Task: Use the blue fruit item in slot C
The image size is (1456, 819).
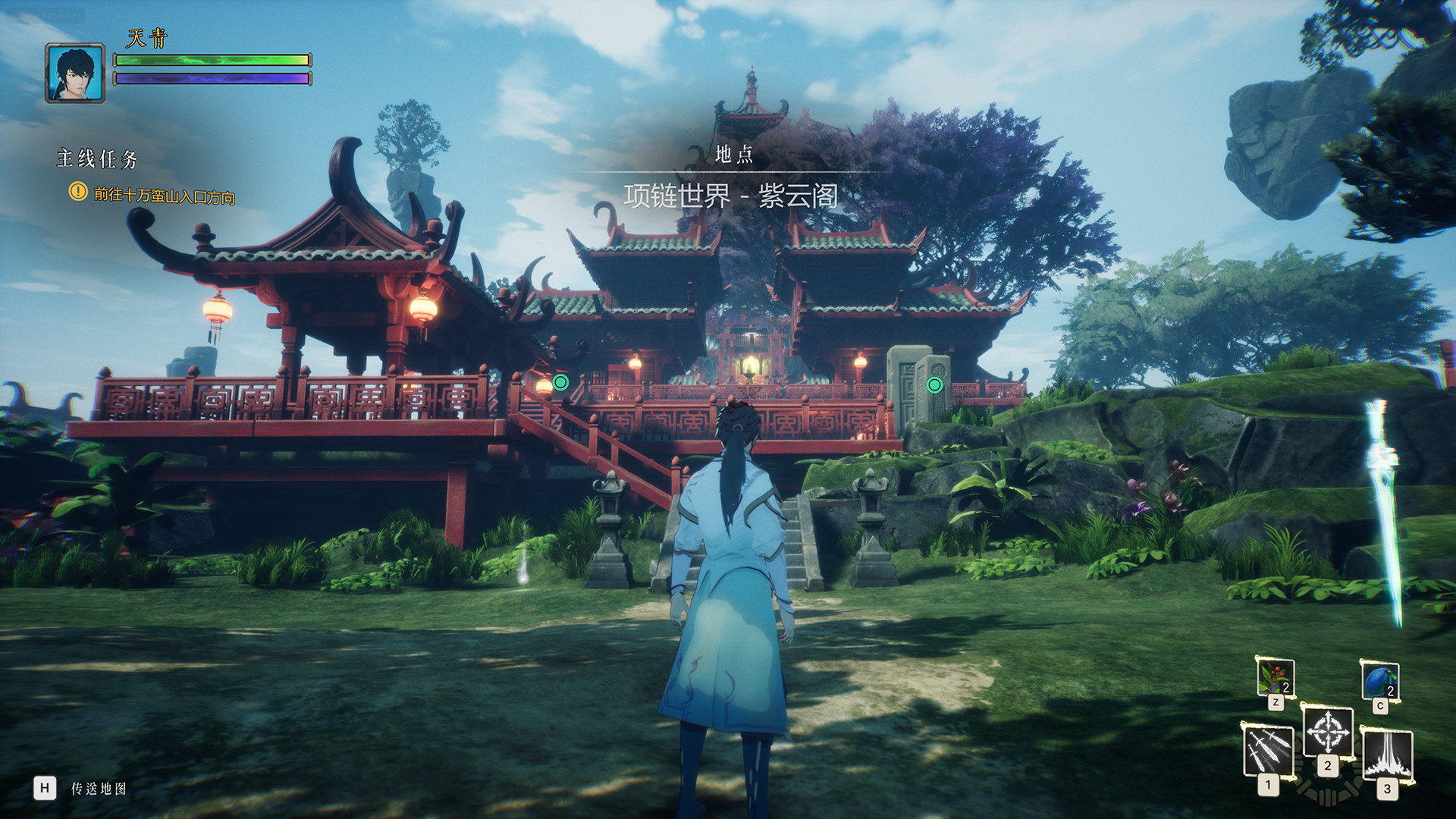Action: pyautogui.click(x=1380, y=680)
